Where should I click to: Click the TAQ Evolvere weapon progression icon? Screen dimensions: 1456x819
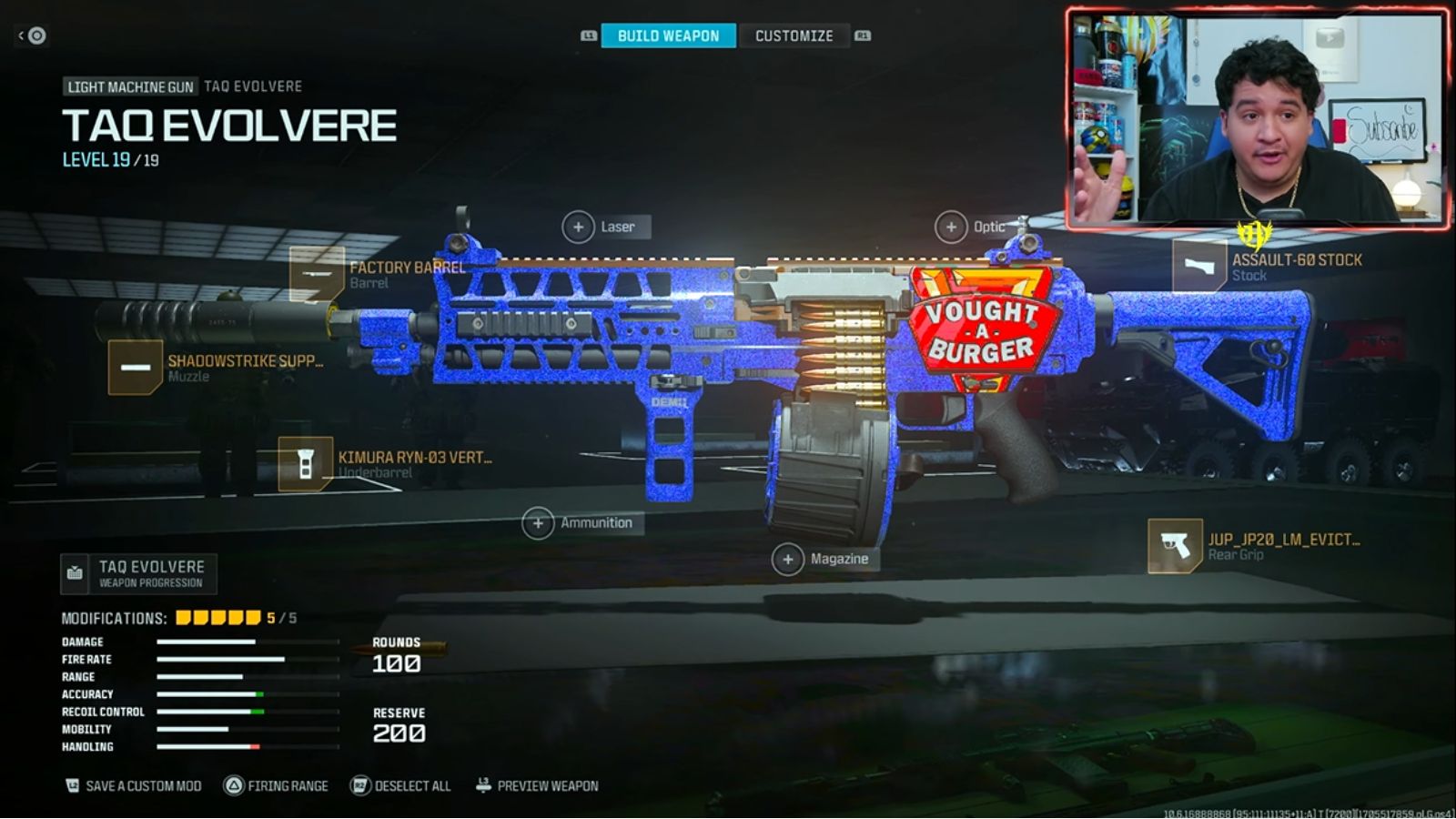pos(74,572)
